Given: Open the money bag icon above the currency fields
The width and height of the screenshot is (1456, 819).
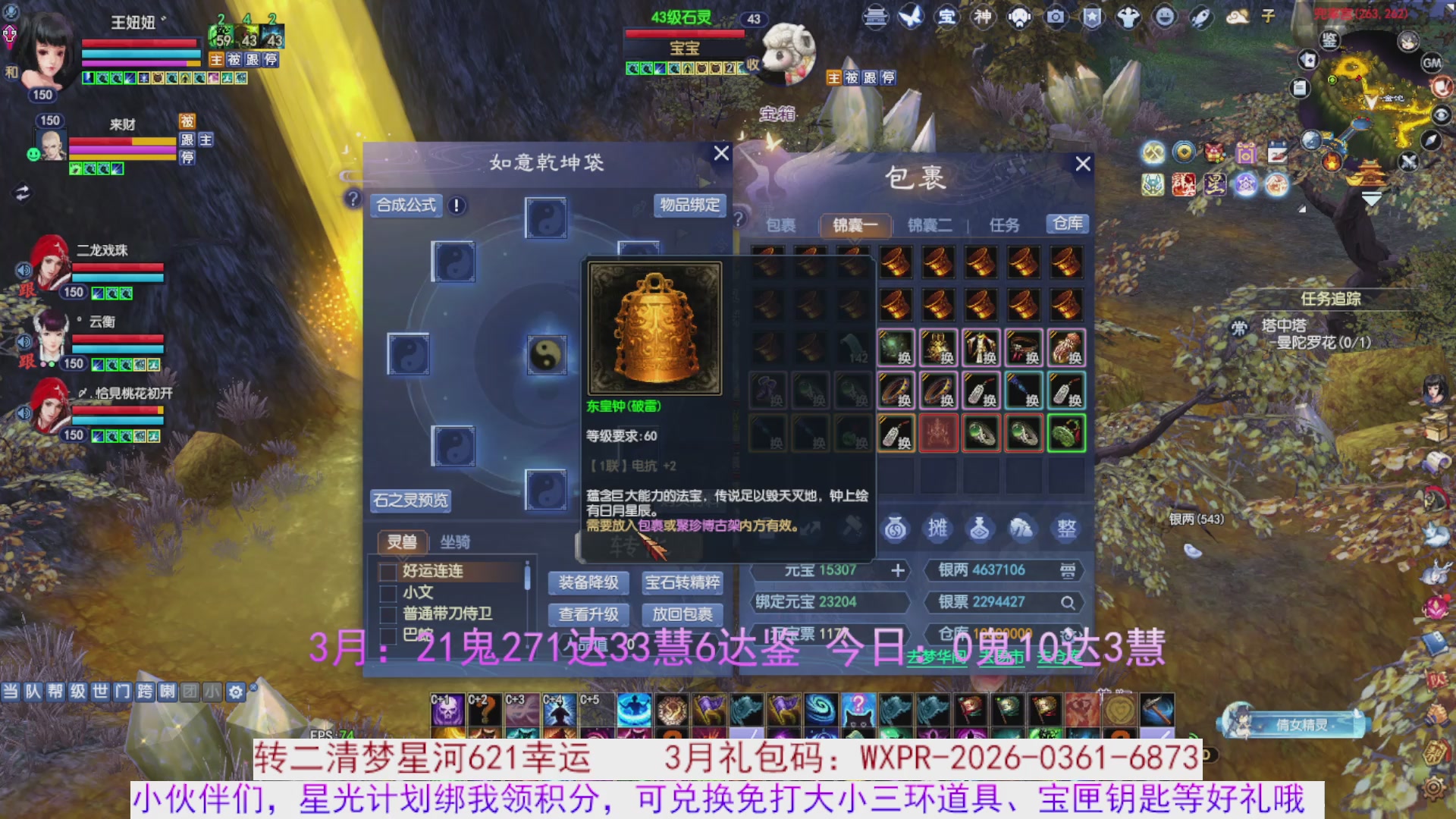Looking at the screenshot, I should point(895,529).
